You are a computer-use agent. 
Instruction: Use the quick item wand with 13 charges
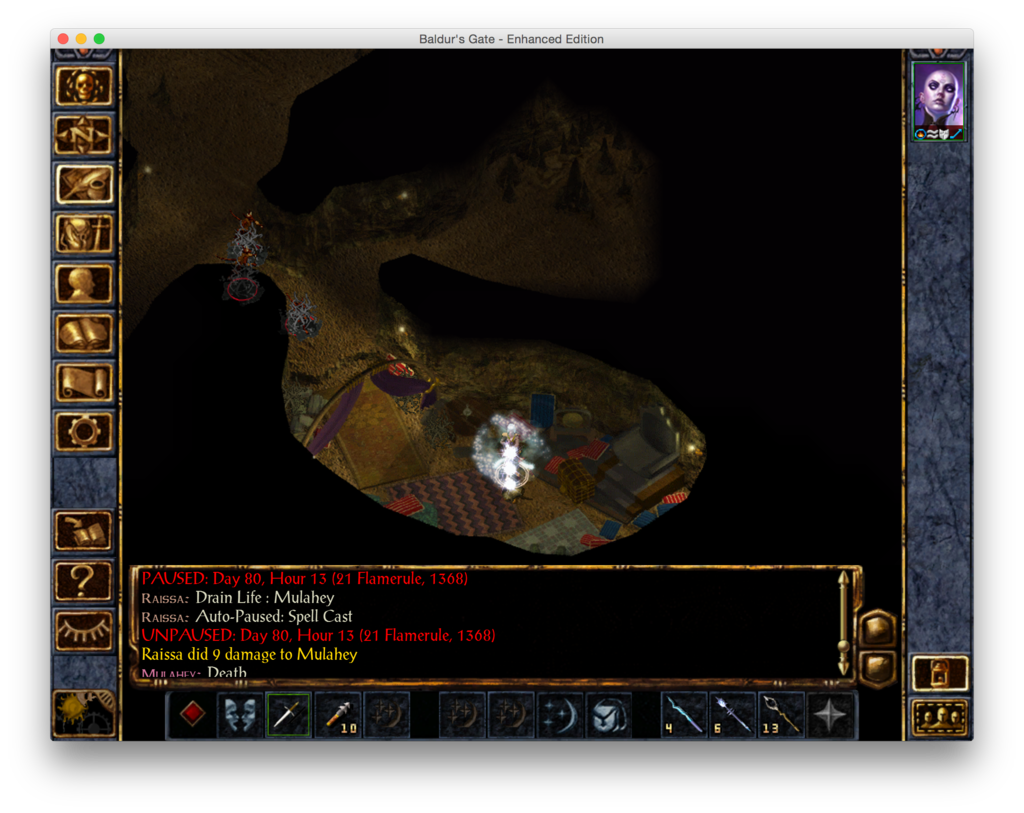[x=780, y=715]
